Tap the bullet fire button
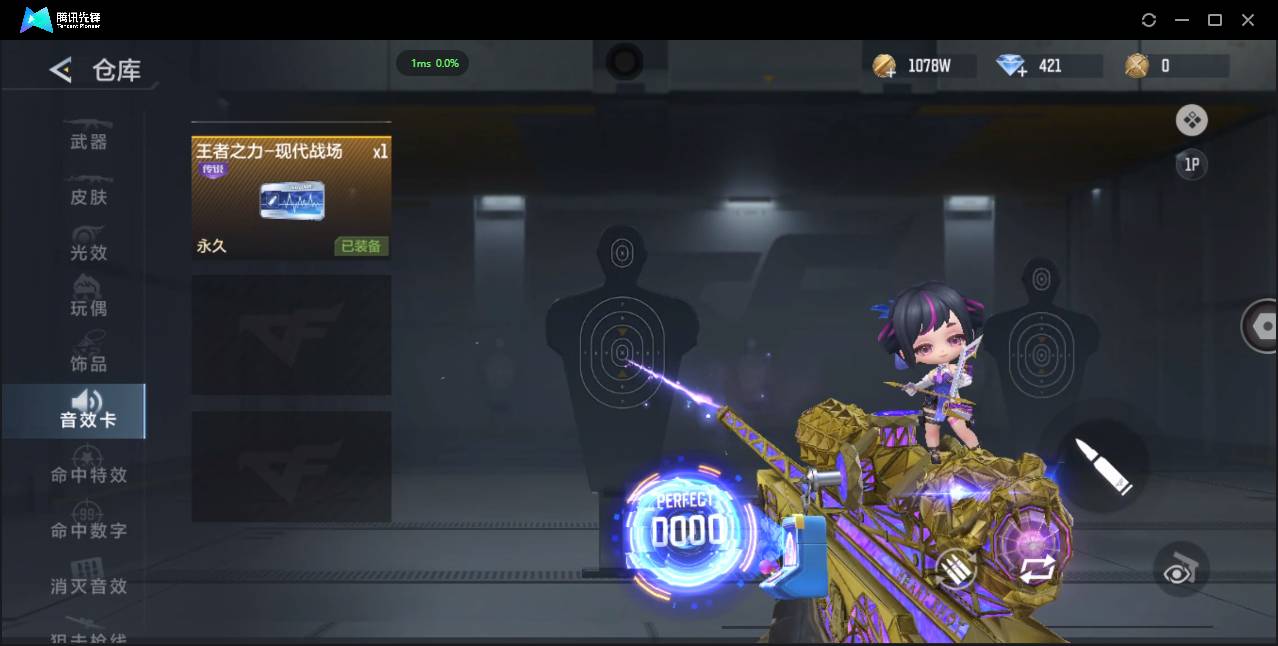This screenshot has width=1278, height=646. (1103, 465)
